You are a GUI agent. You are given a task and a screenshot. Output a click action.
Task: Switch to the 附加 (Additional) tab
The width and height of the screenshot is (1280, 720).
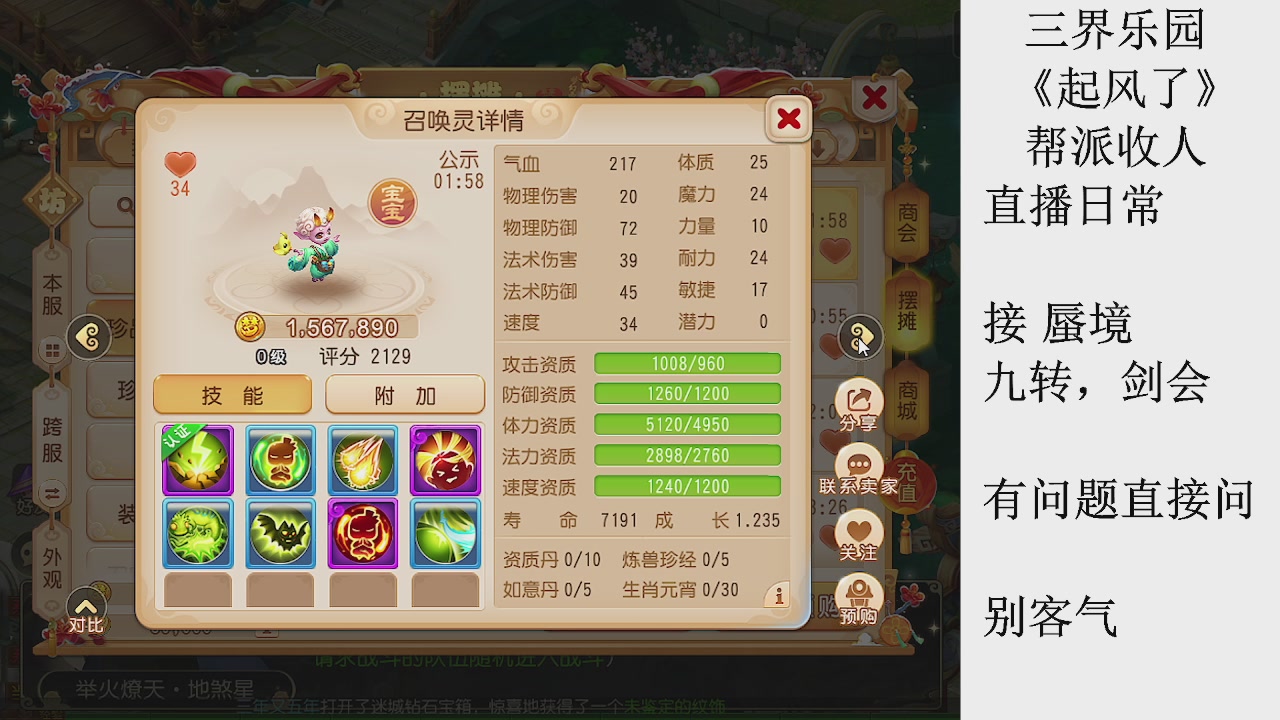tap(404, 394)
